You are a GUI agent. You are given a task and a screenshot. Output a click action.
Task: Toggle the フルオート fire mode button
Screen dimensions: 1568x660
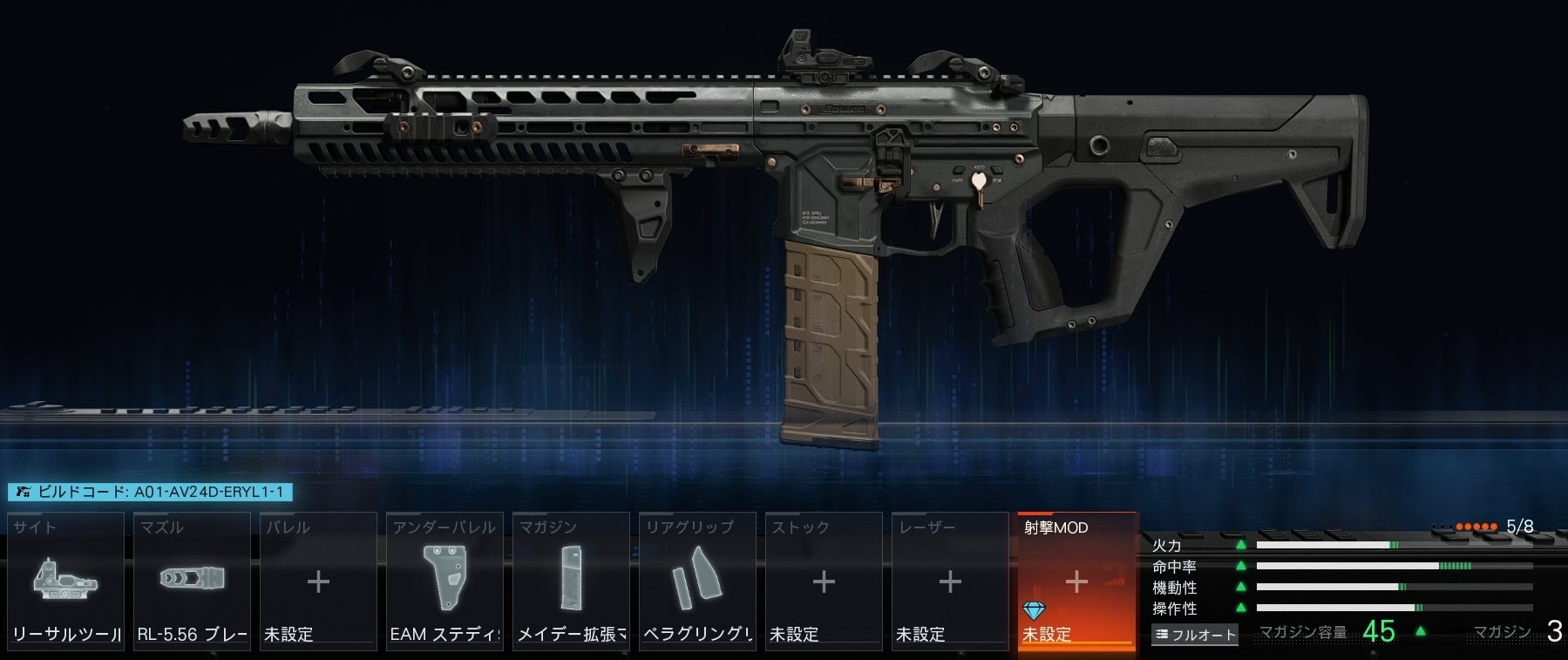pyautogui.click(x=1195, y=635)
